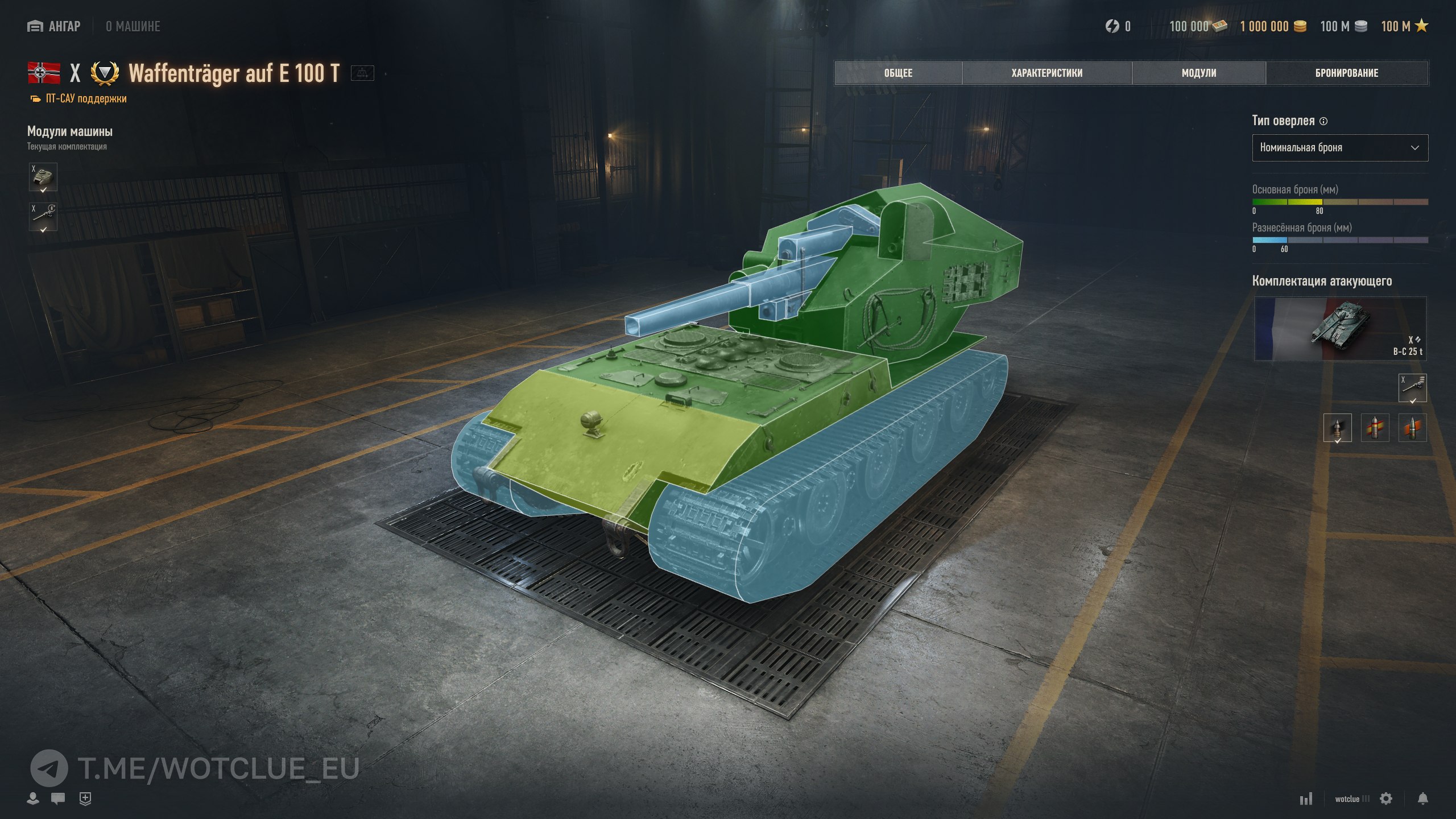This screenshot has width=1456, height=819.
Task: Choose the shell with red-yellow stripe
Action: (x=1375, y=428)
